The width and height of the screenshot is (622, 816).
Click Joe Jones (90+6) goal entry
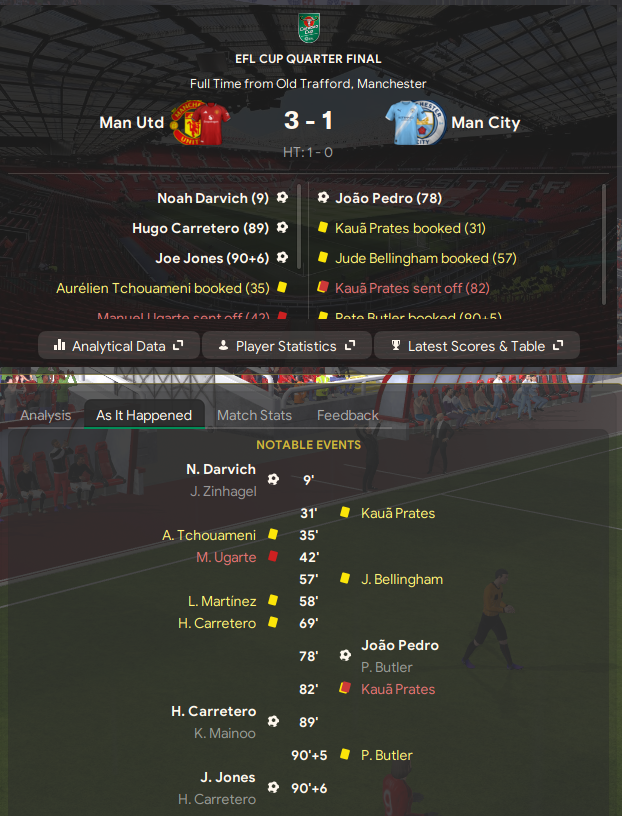point(212,258)
